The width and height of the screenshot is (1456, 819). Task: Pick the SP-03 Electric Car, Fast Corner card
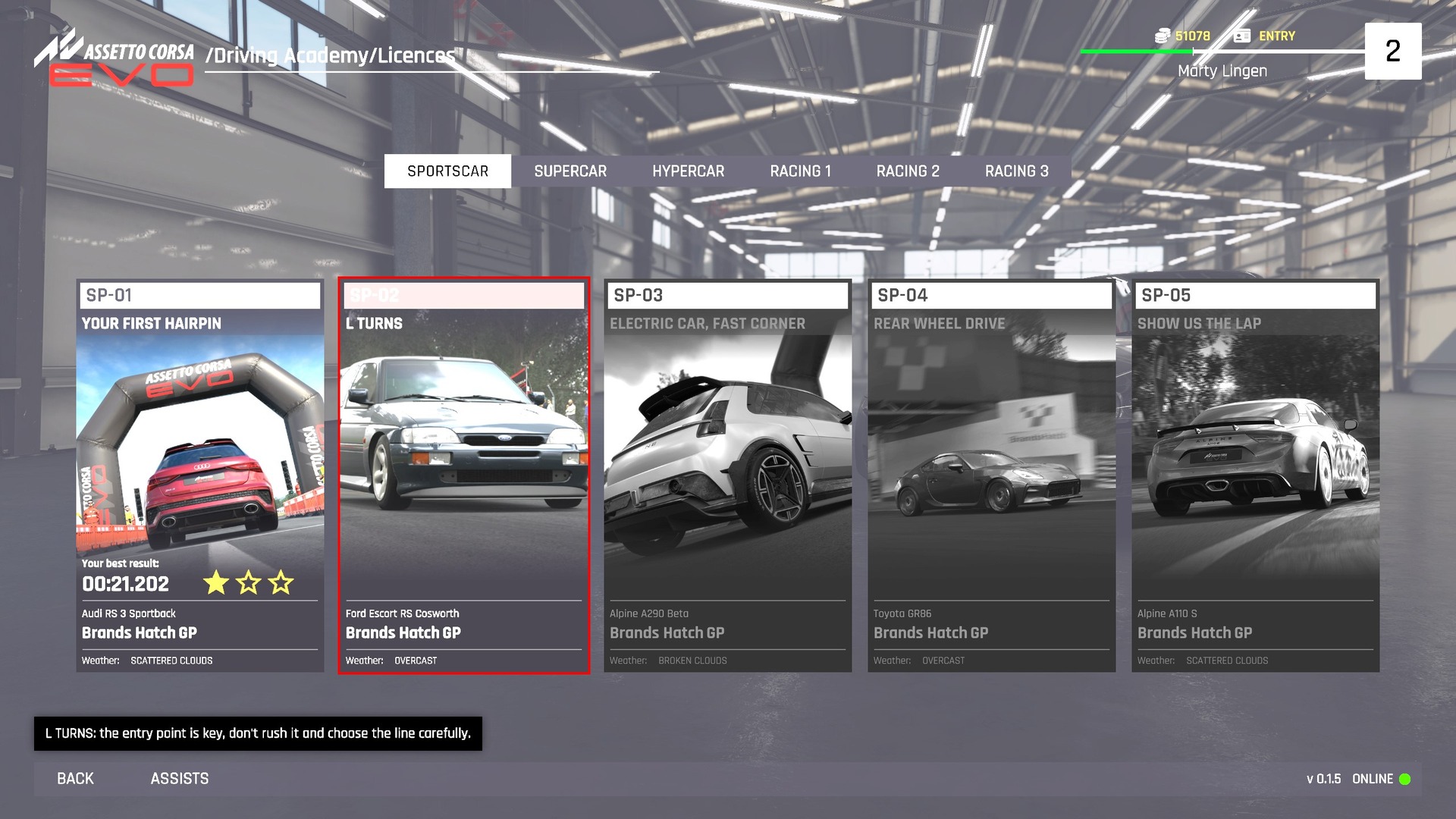point(727,475)
